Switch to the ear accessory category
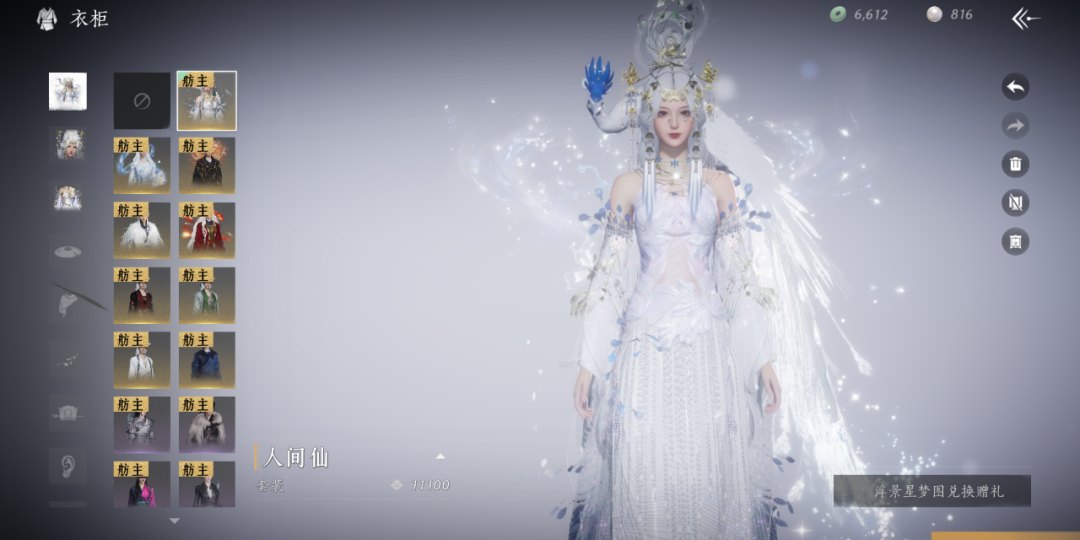Image resolution: width=1080 pixels, height=540 pixels. 68,465
